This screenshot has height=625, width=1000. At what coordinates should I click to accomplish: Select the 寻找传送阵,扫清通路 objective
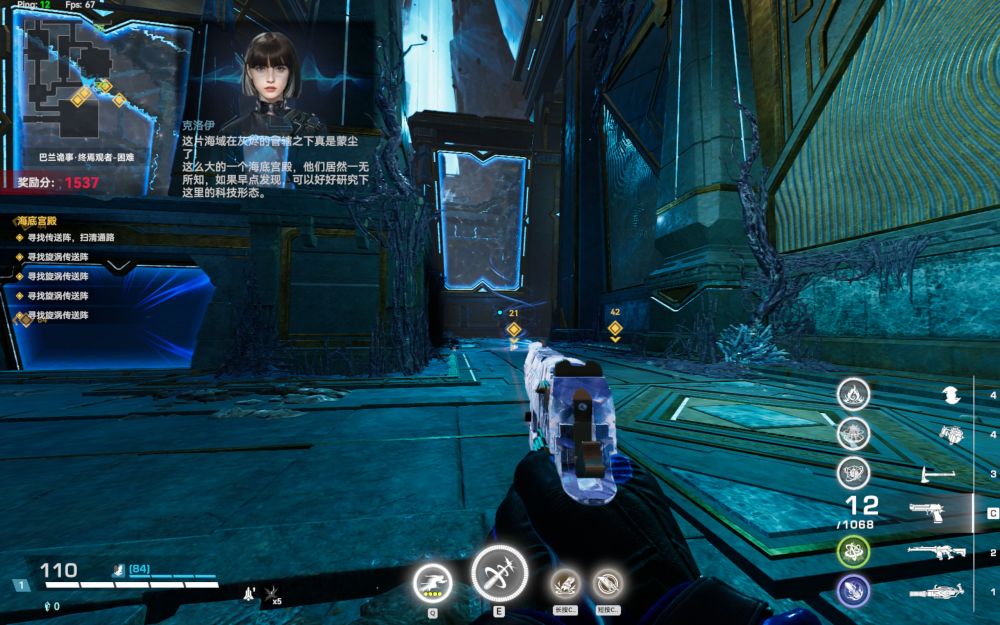click(x=69, y=238)
